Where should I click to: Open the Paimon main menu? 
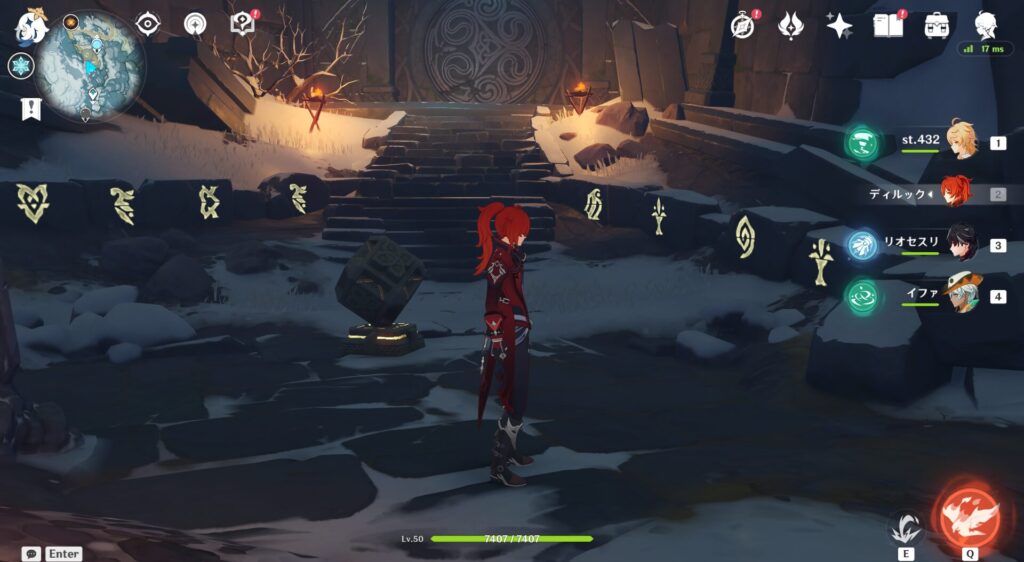click(x=30, y=25)
